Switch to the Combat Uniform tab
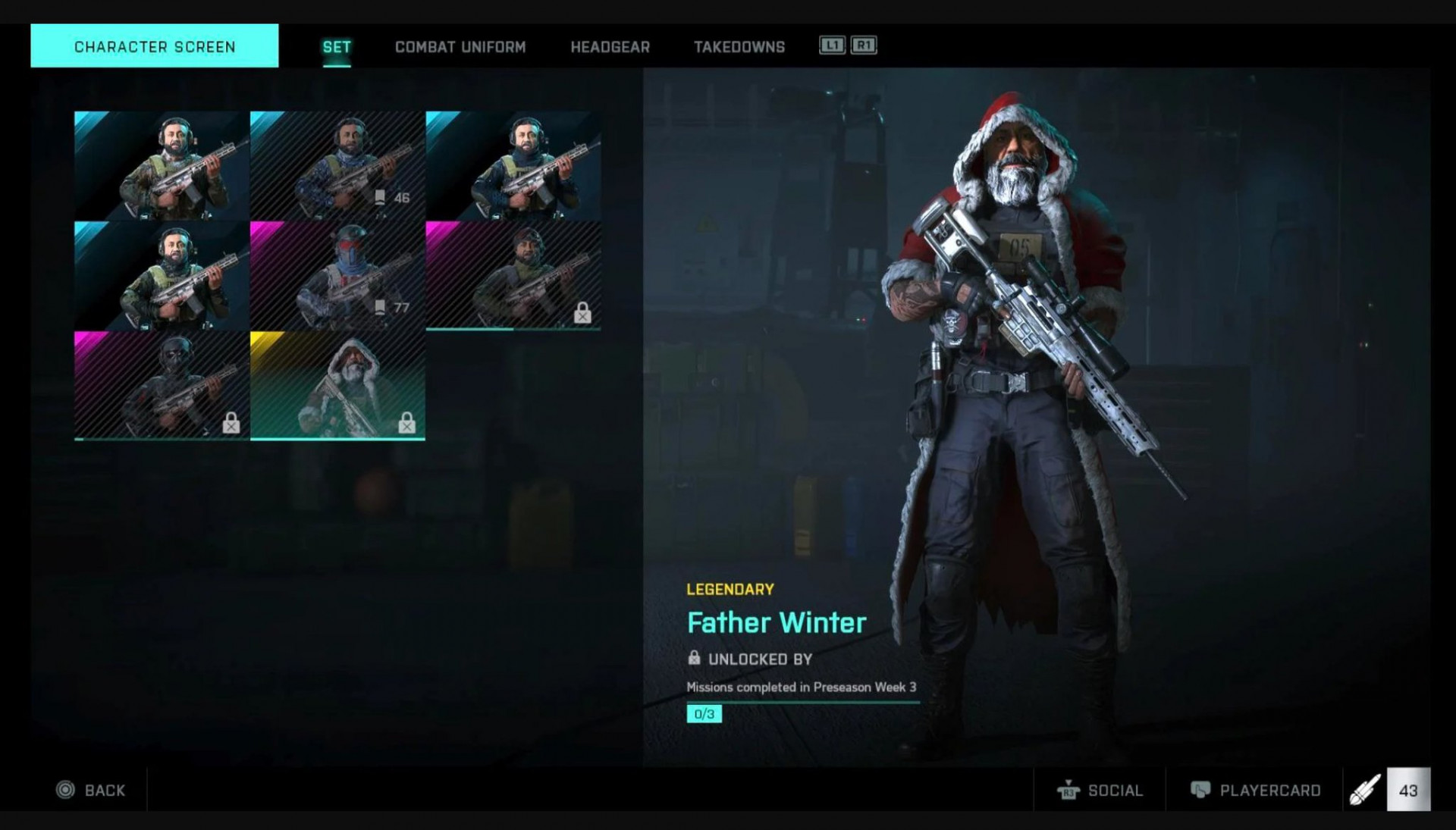1456x830 pixels. pyautogui.click(x=460, y=47)
